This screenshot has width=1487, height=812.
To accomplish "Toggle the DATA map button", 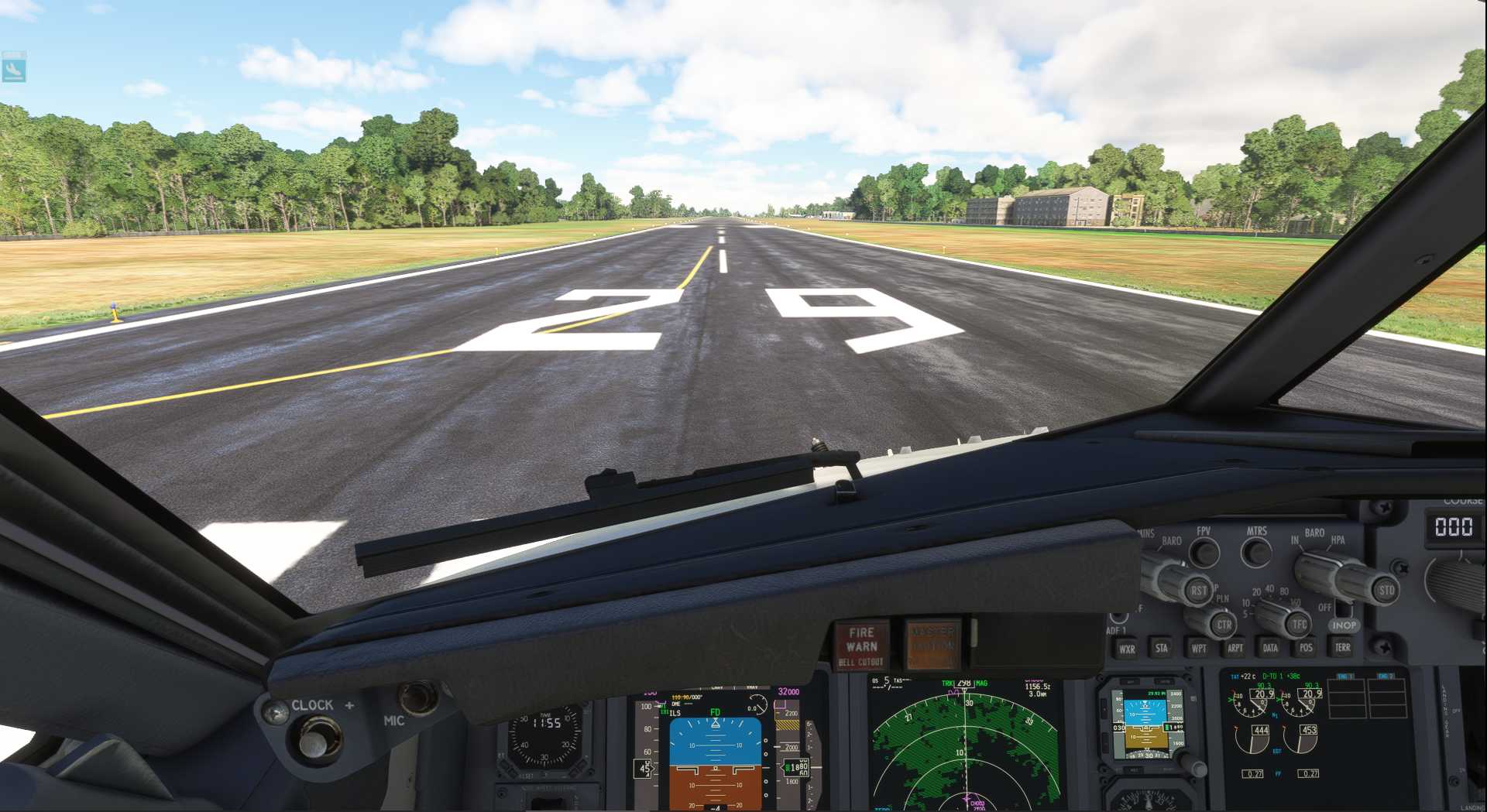I will (x=1270, y=648).
